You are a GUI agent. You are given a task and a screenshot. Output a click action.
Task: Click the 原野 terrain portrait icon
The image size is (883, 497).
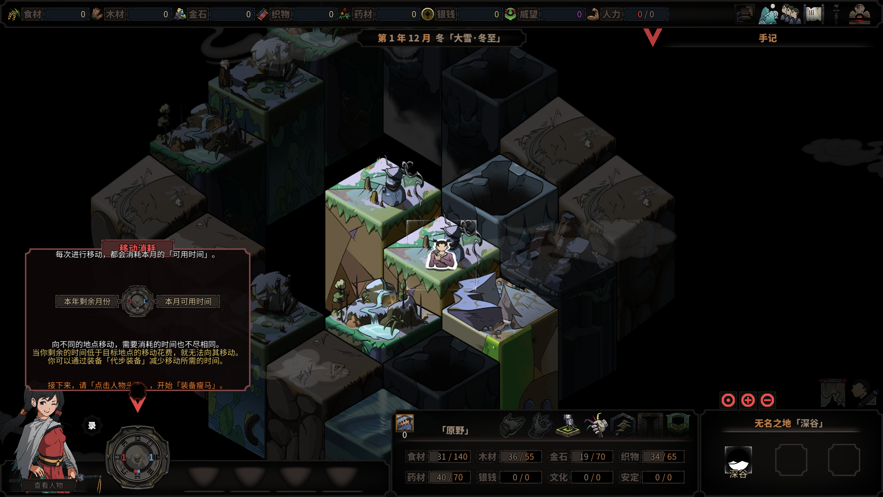tap(405, 423)
